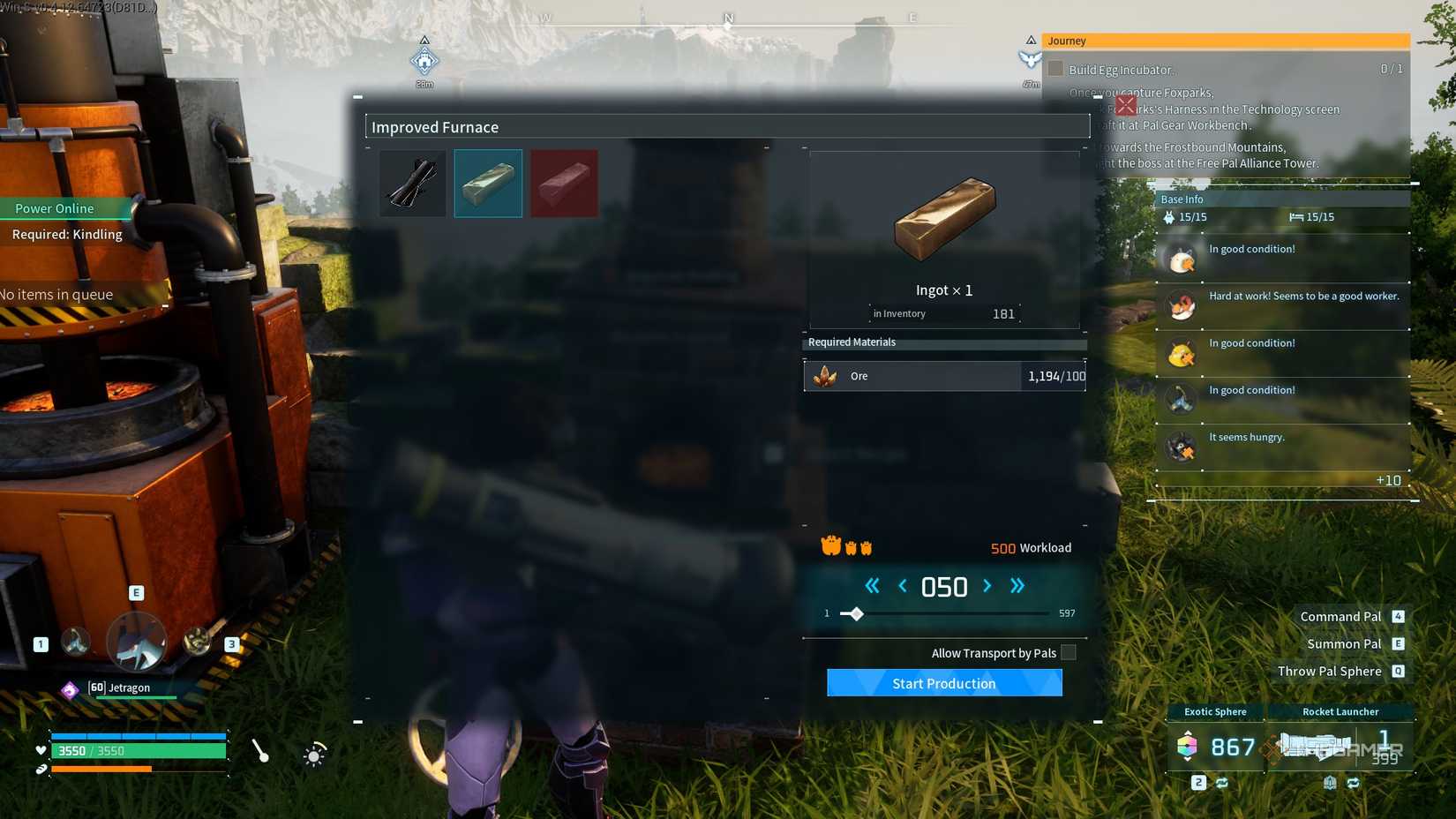Click the hard-at-work fox Pal icon

click(x=1182, y=305)
